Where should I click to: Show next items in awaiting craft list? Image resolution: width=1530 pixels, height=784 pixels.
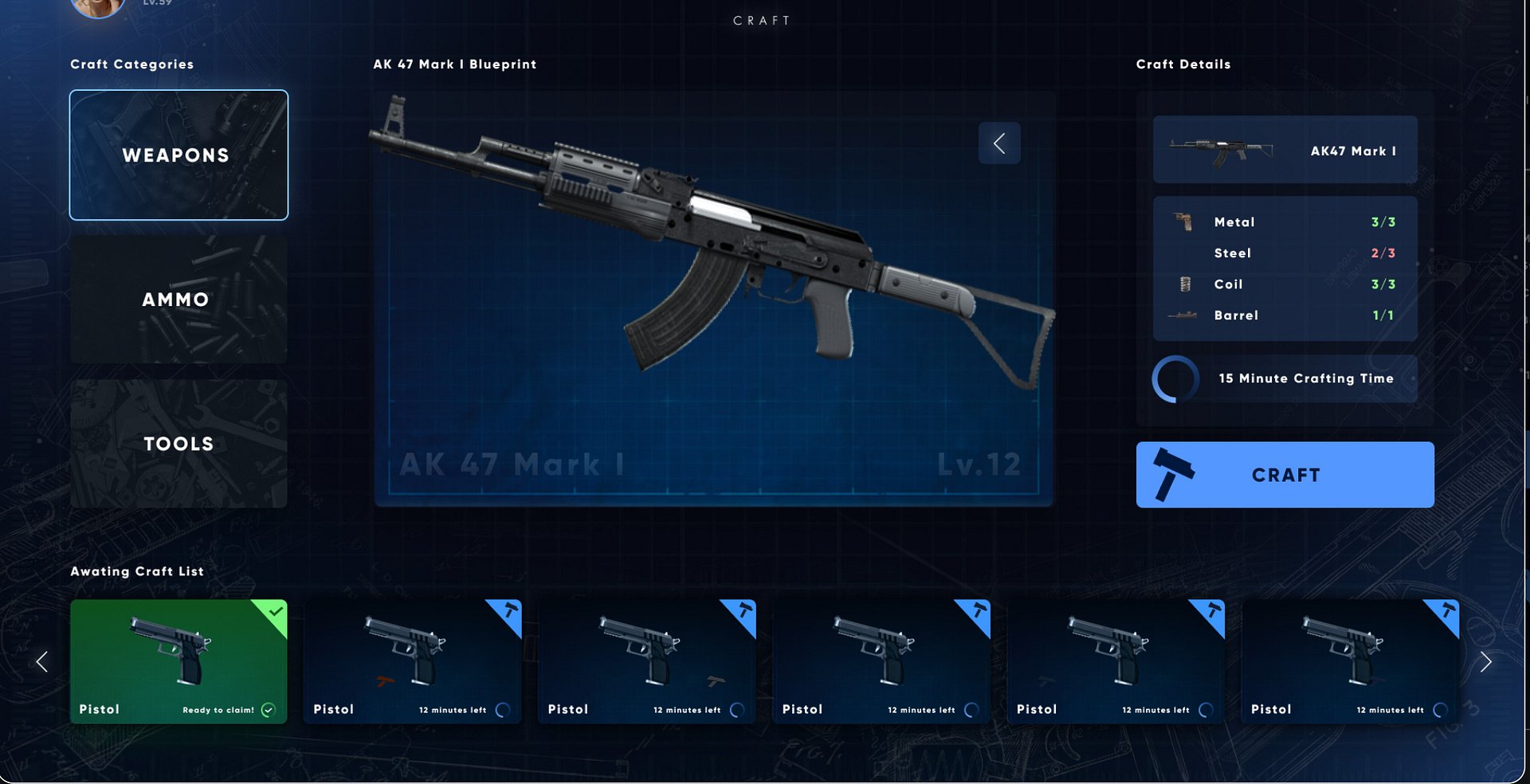tap(1485, 661)
